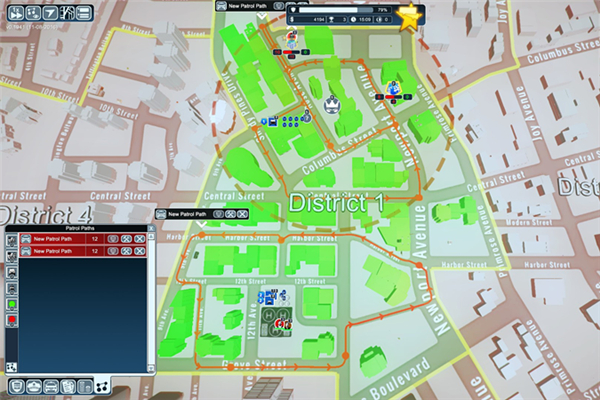Open the police badge tab
600x400 pixels.
(17, 386)
